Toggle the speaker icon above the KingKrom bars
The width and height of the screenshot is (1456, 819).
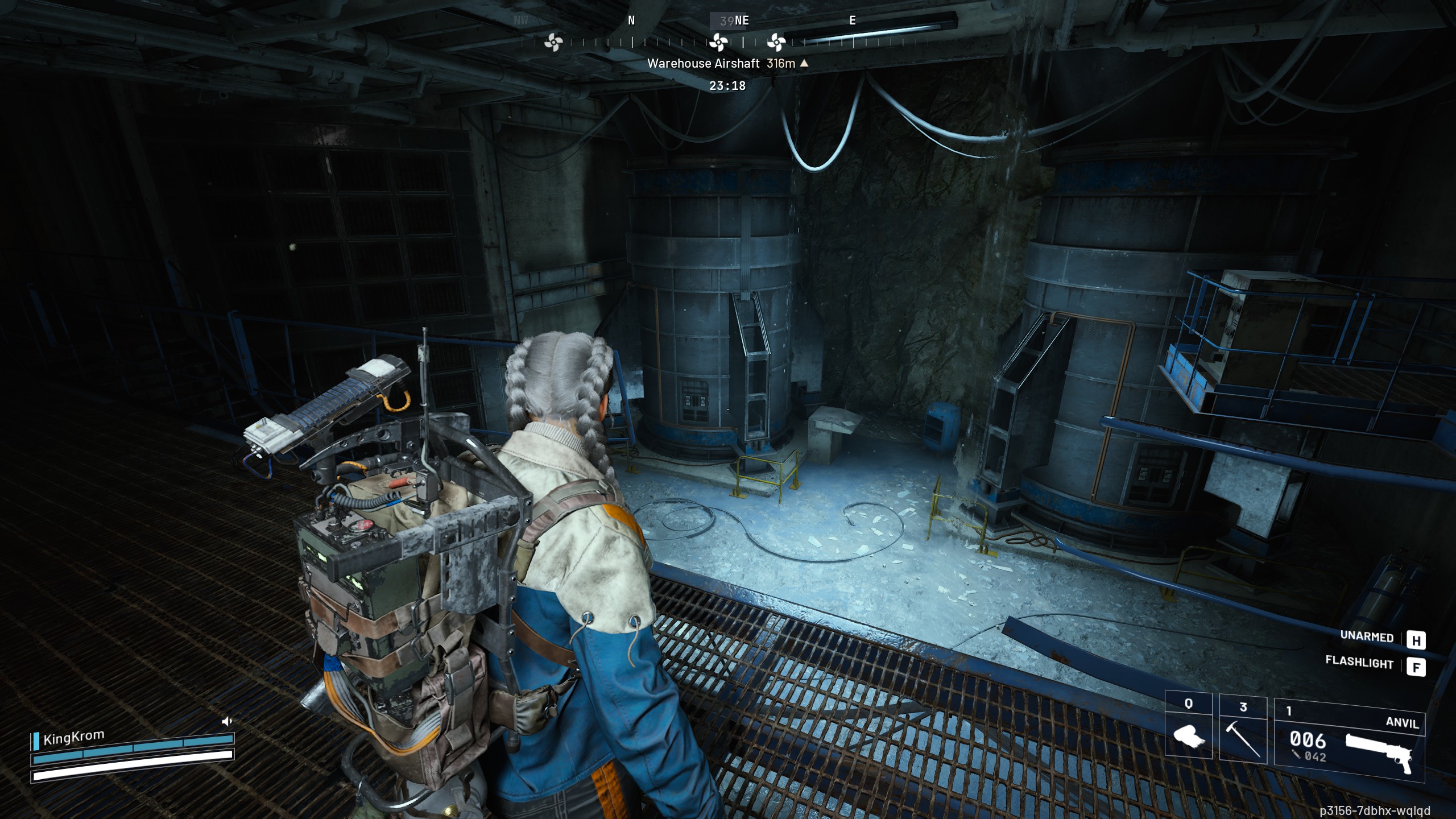[x=227, y=721]
